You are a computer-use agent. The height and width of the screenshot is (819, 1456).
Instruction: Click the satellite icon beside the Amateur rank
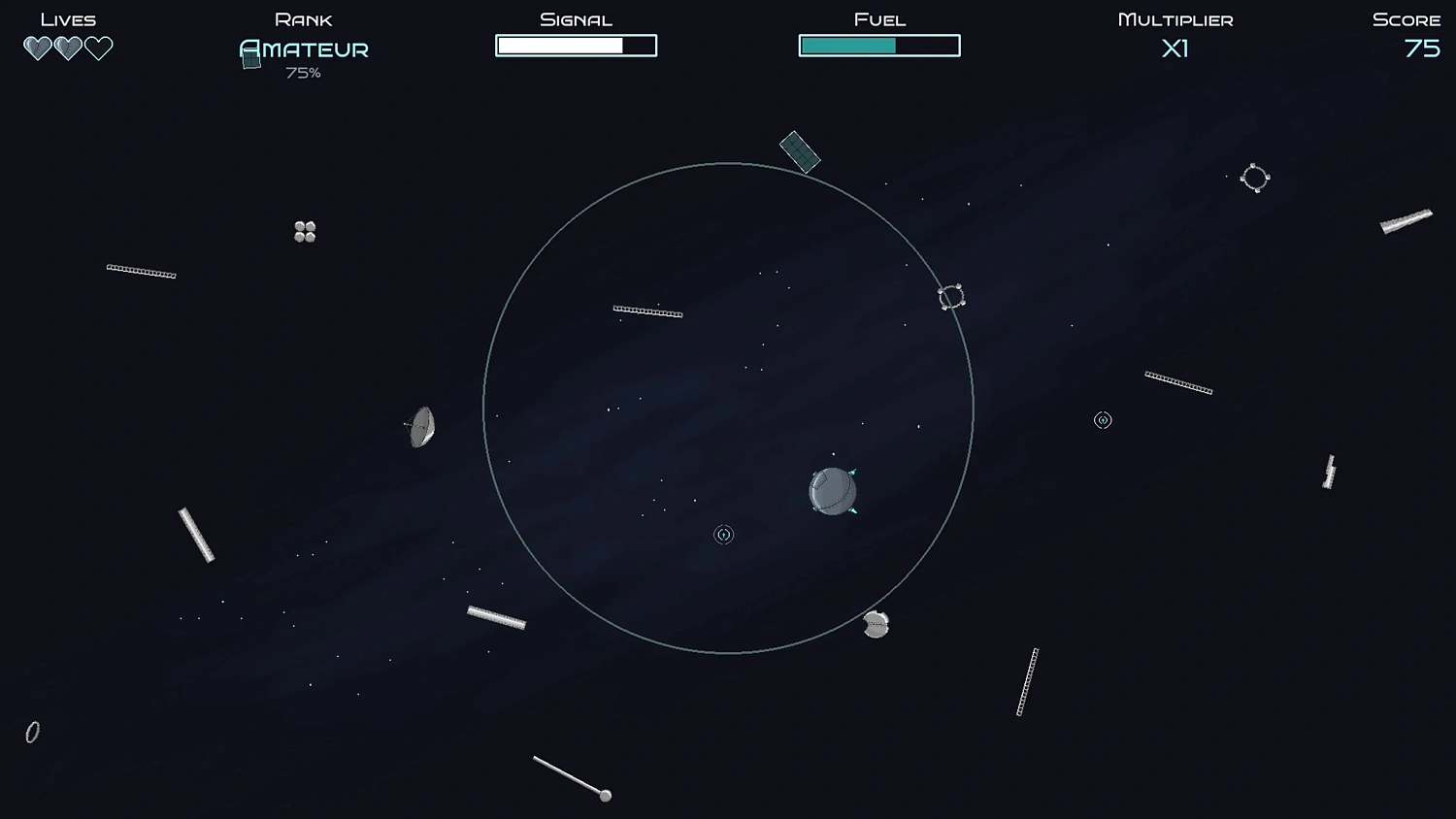pyautogui.click(x=250, y=58)
